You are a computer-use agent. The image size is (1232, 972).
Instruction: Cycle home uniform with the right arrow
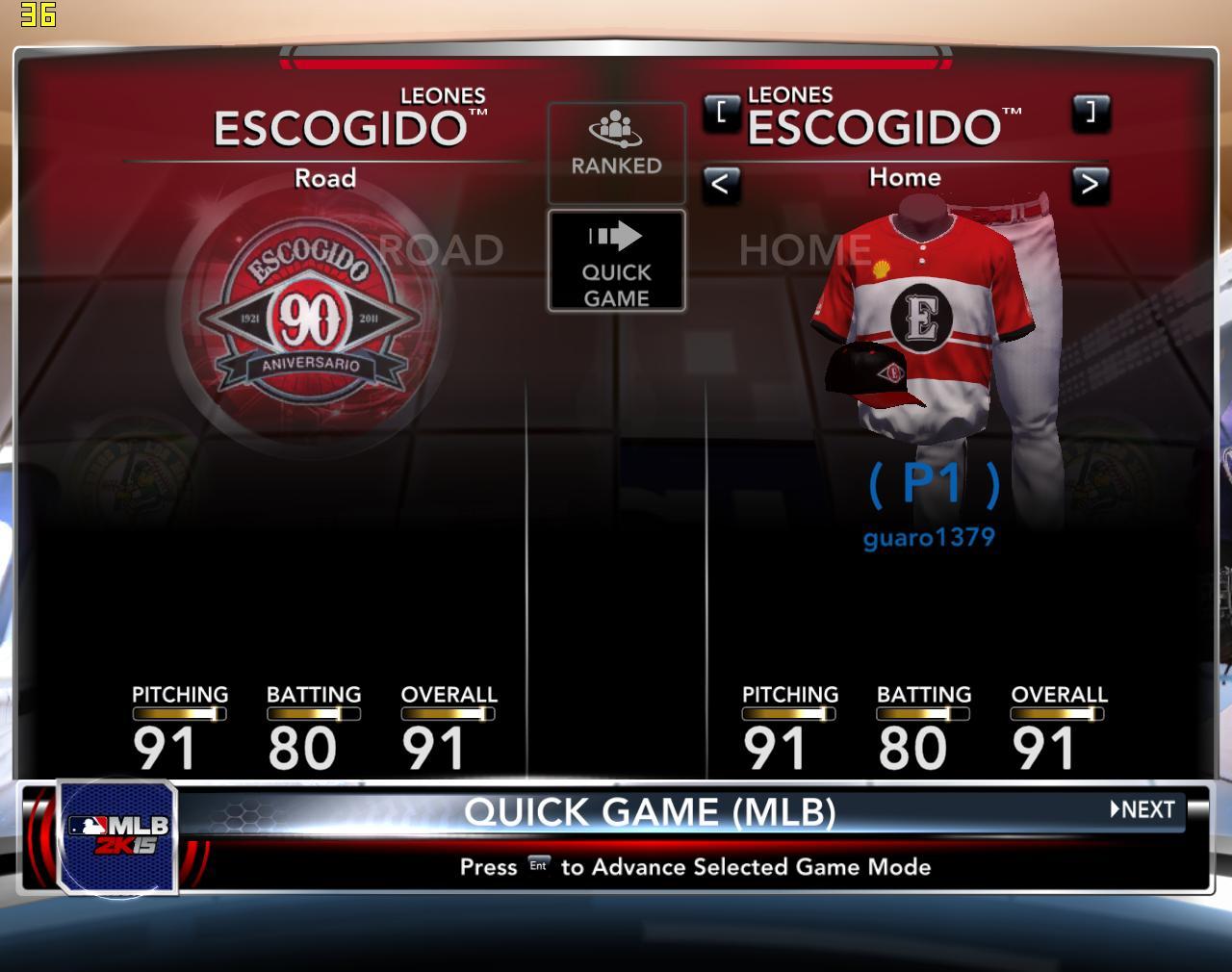1090,183
